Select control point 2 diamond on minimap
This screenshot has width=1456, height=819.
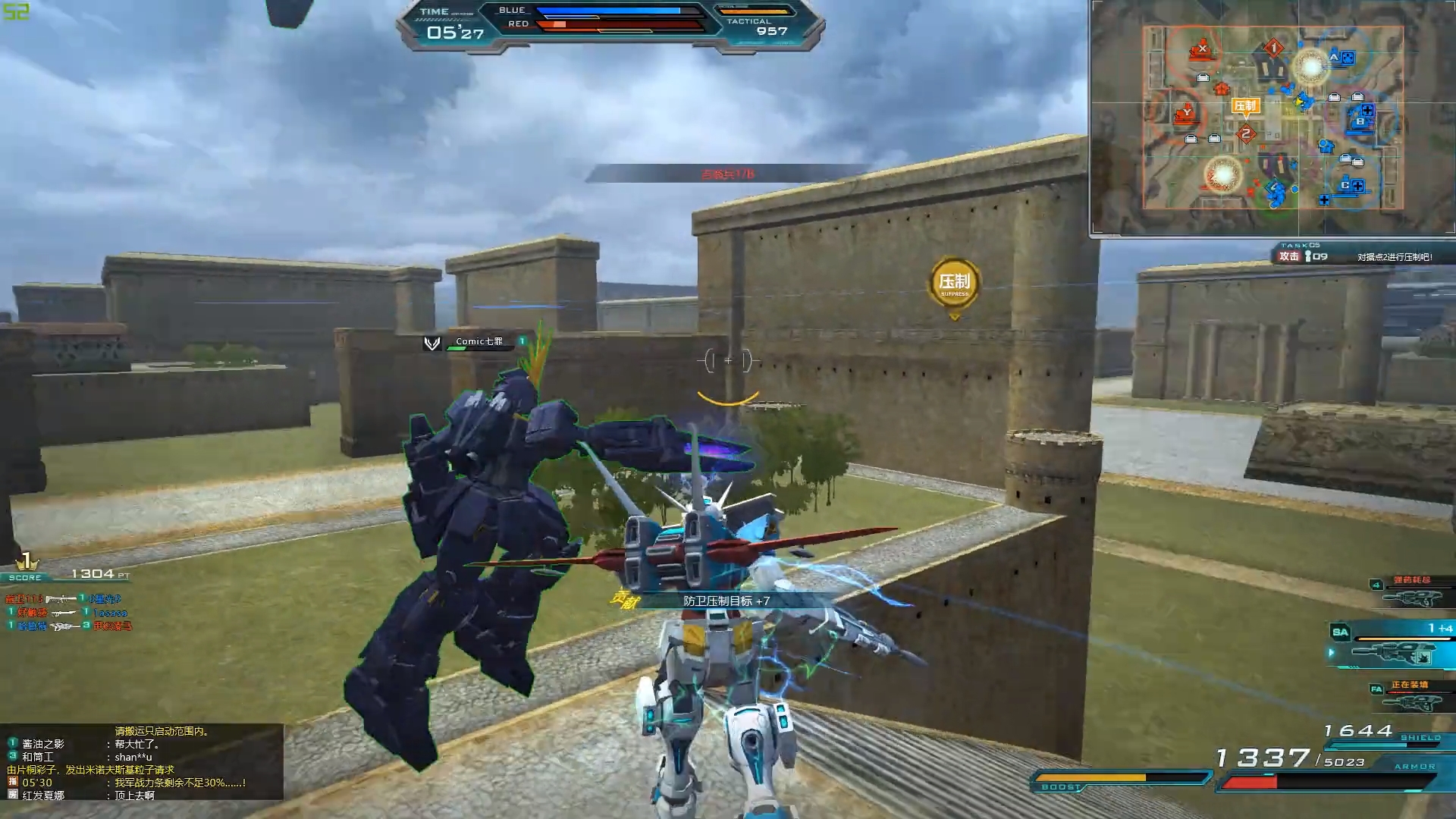coord(1245,134)
